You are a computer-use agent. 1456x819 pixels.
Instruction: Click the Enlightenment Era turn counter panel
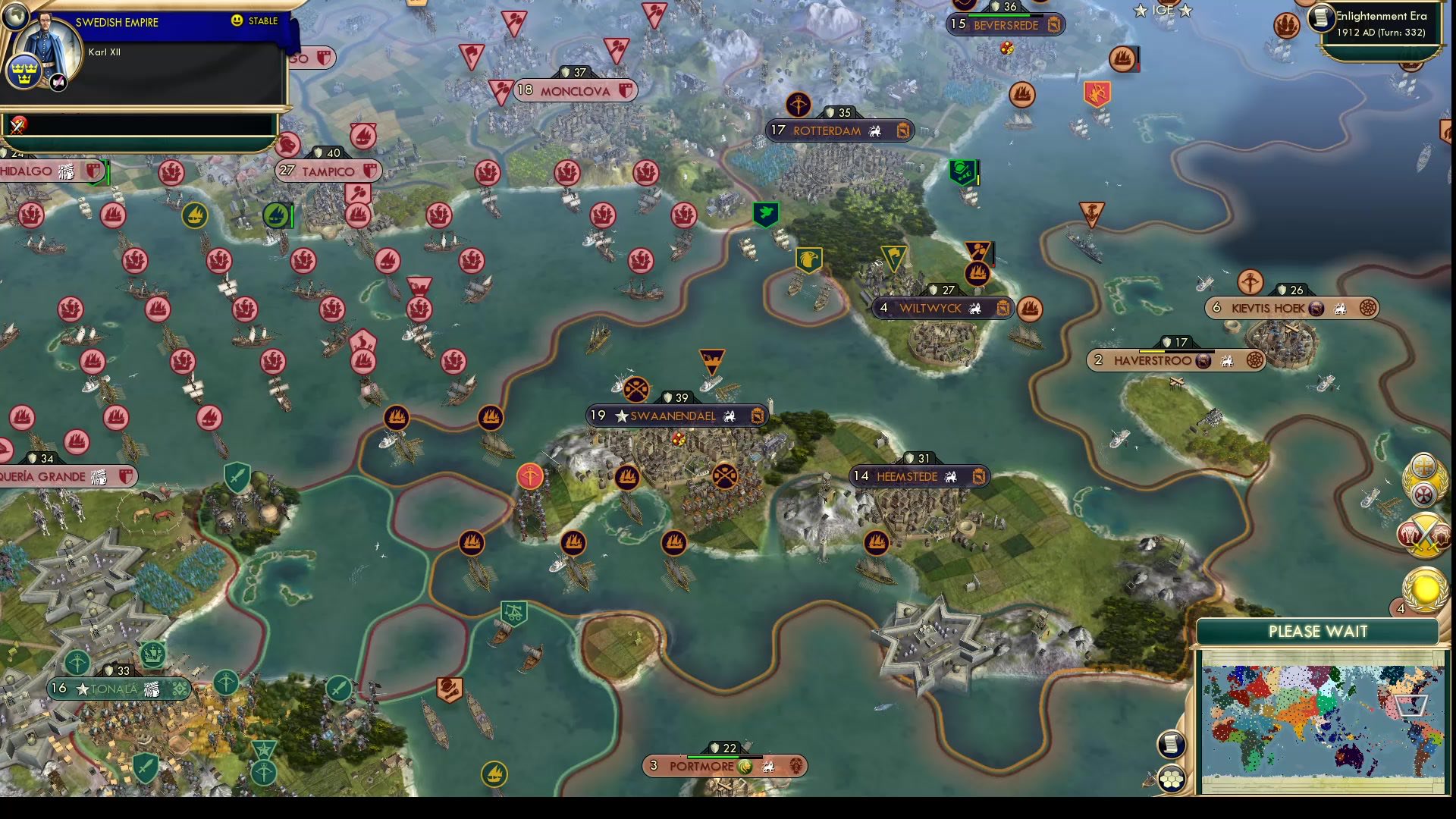point(1382,24)
